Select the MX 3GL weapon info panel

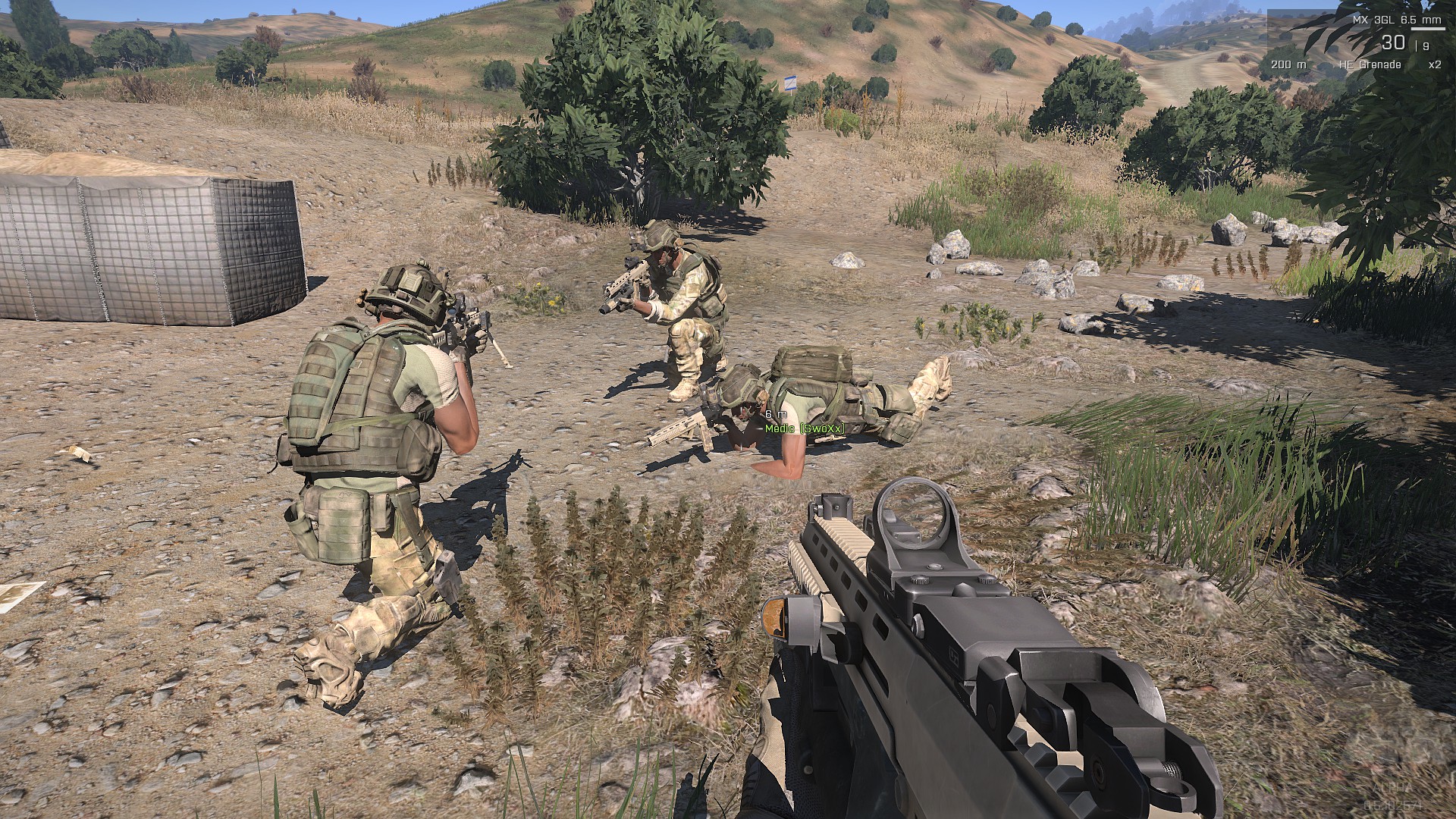pos(1359,42)
